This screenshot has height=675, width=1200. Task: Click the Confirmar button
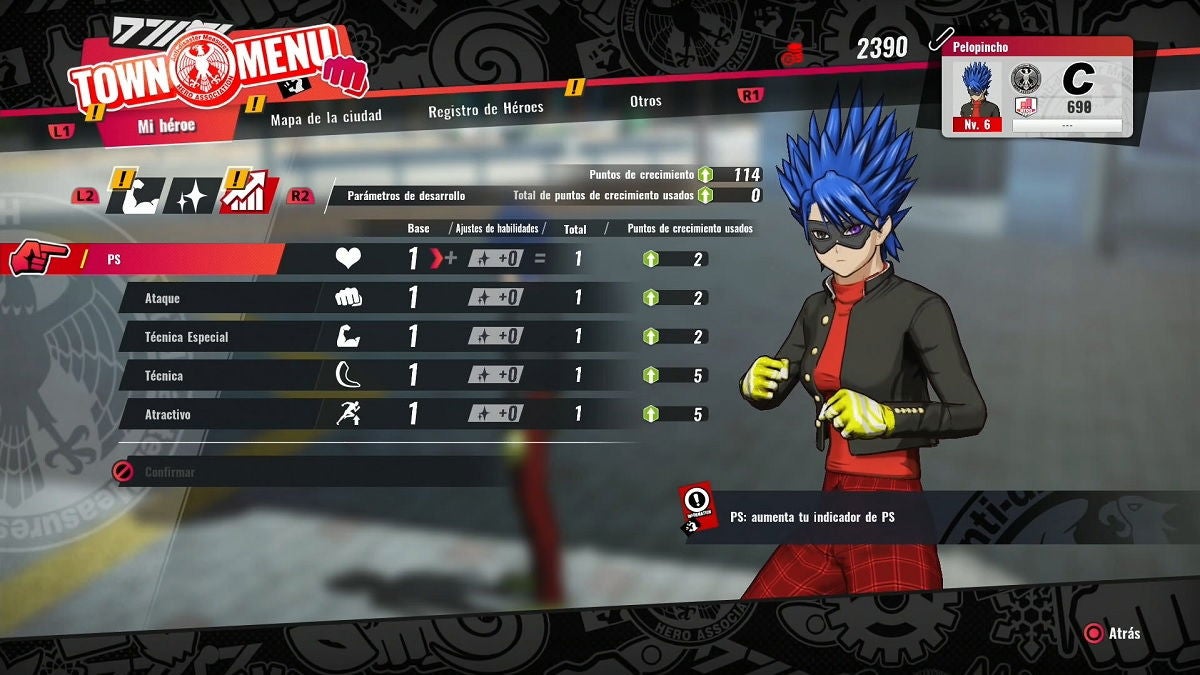[x=170, y=472]
